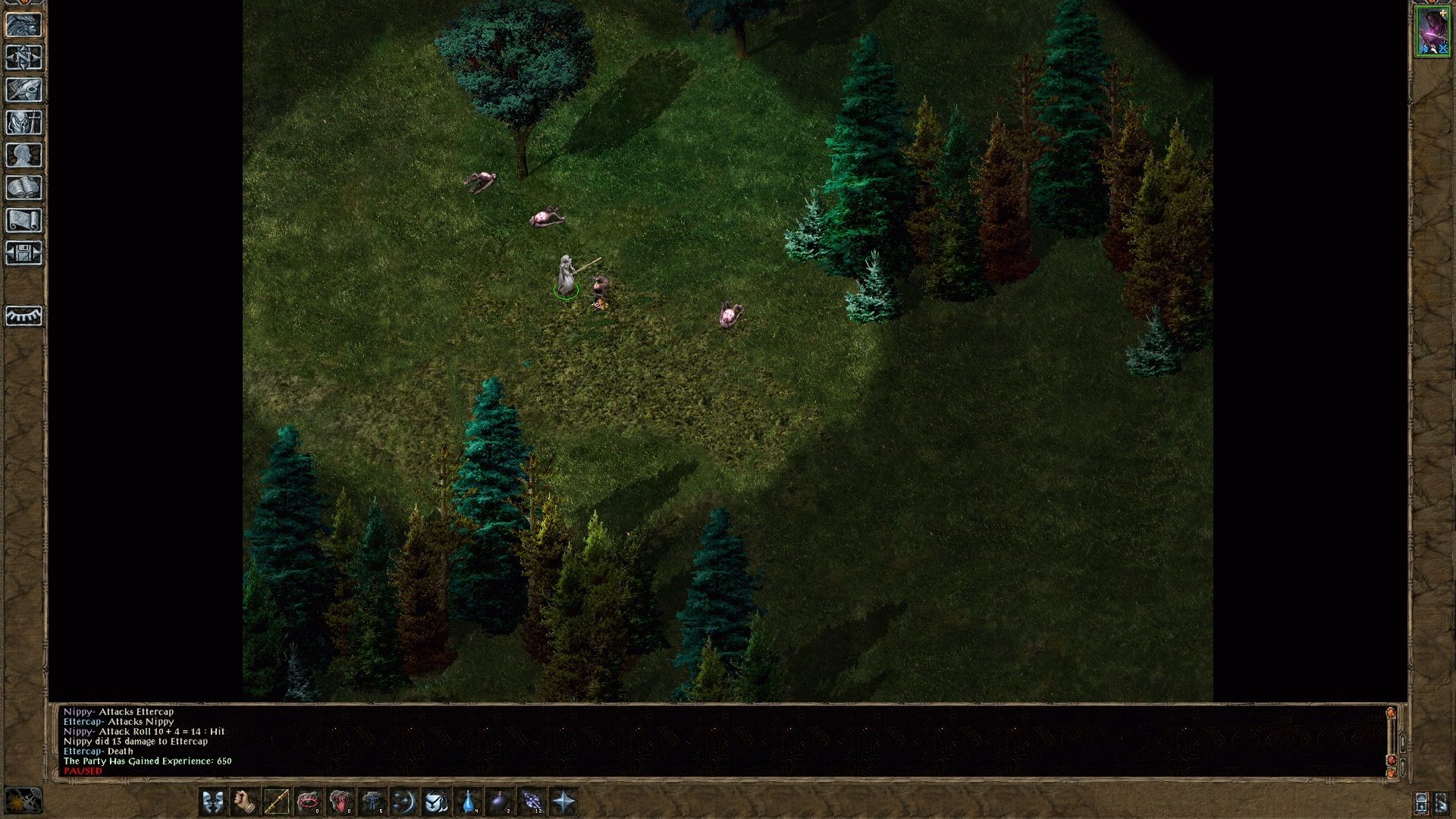Open the priest scroll with the parchment icon
Screen dimensions: 1456x819
click(x=24, y=221)
